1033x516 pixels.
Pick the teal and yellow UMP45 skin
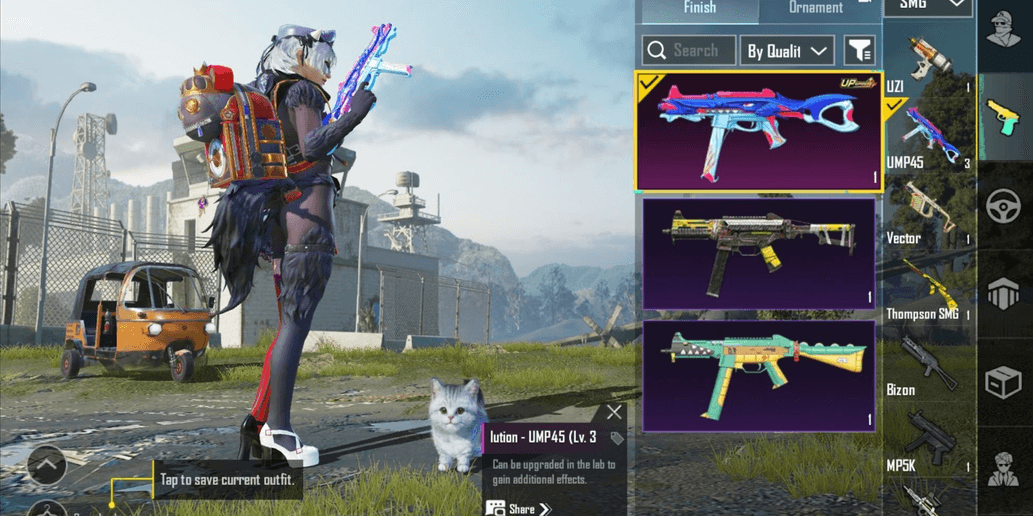pyautogui.click(x=759, y=375)
